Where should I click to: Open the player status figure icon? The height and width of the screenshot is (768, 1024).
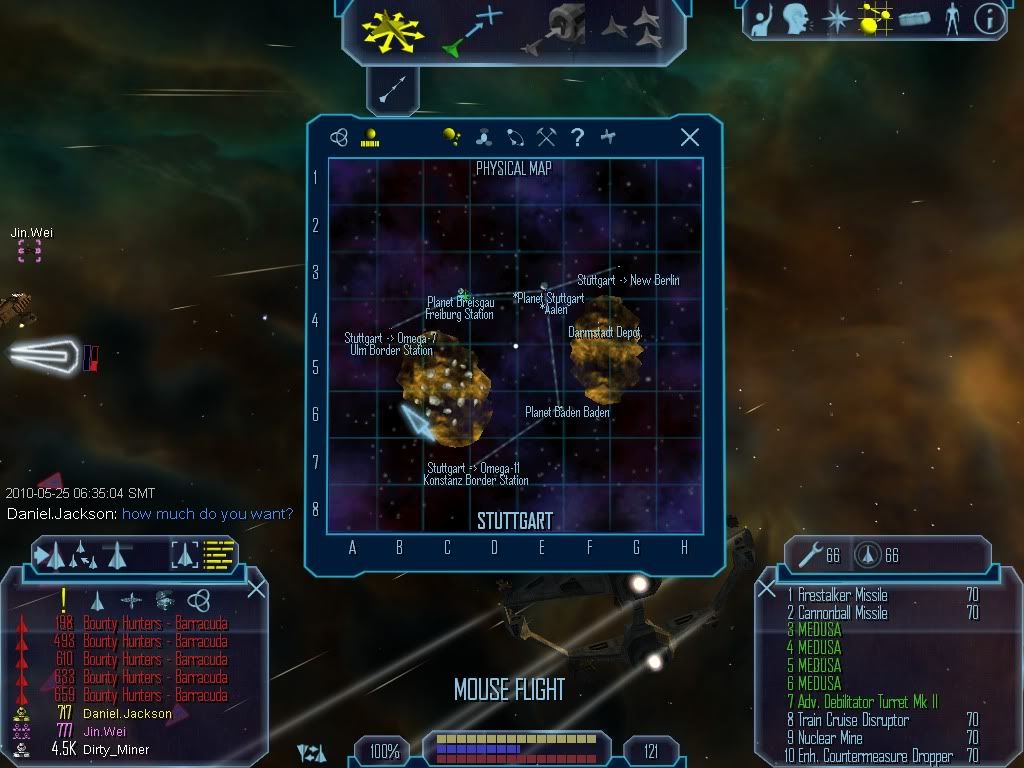[950, 19]
